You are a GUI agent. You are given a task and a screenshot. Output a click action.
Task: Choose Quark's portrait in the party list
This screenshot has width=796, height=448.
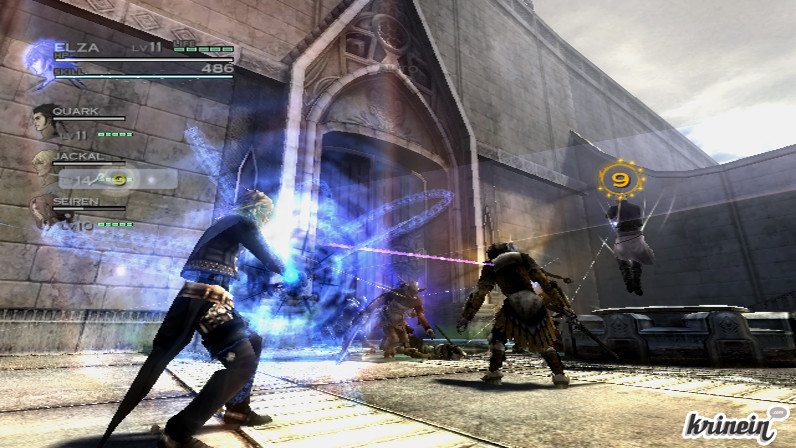coord(44,118)
